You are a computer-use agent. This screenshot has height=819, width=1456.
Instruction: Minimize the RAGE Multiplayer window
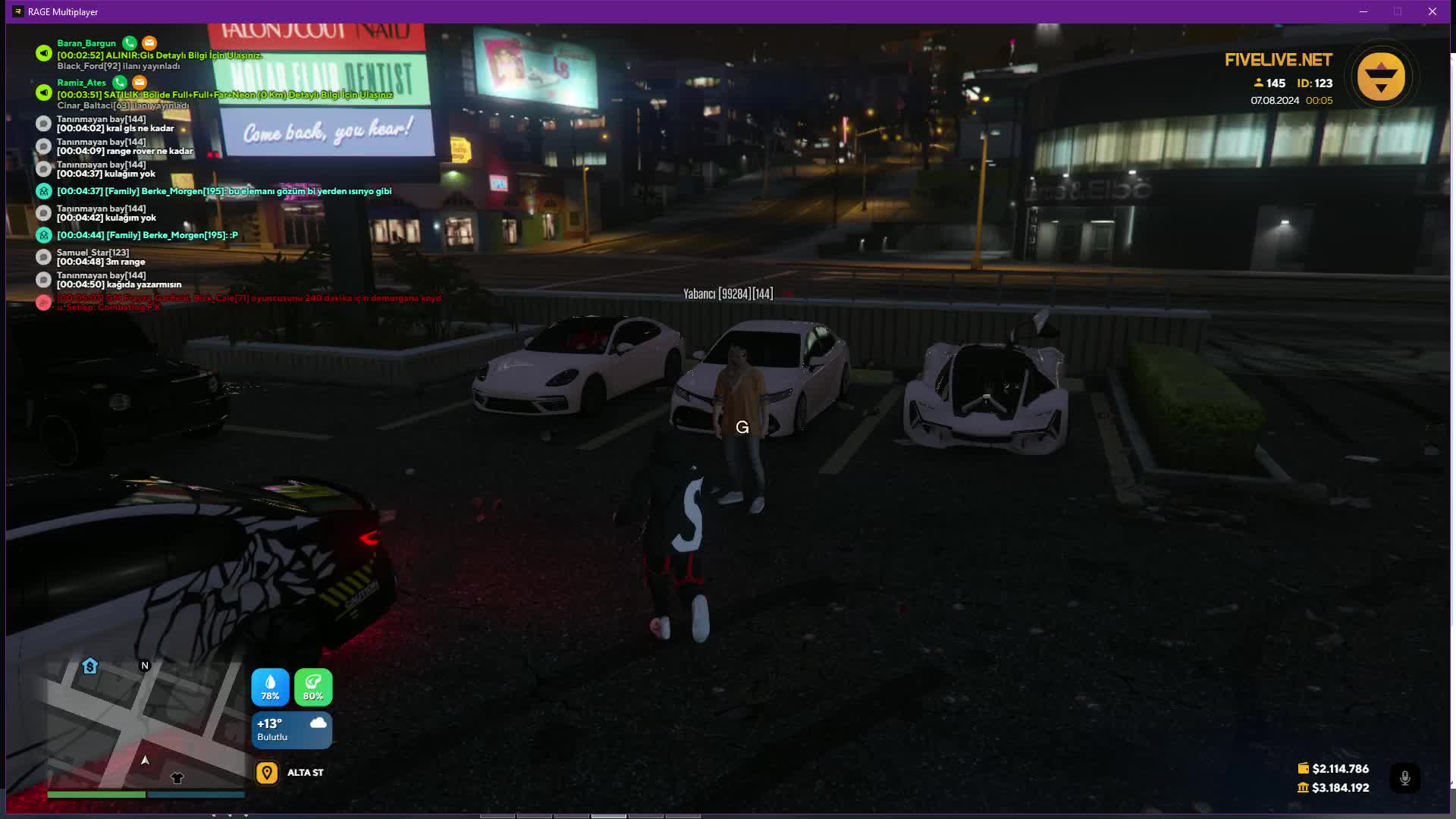(x=1363, y=11)
